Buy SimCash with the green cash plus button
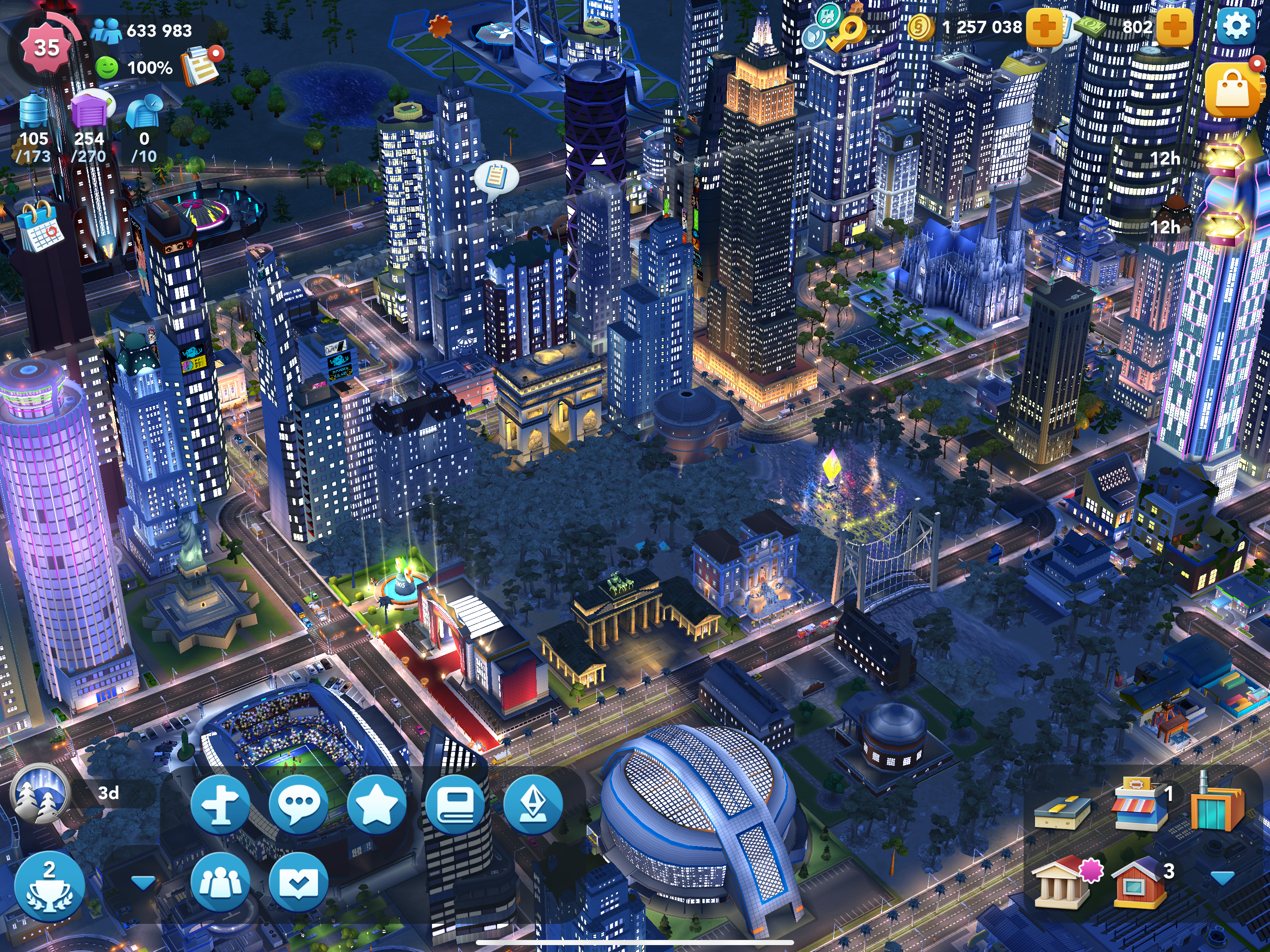 pos(1174,27)
